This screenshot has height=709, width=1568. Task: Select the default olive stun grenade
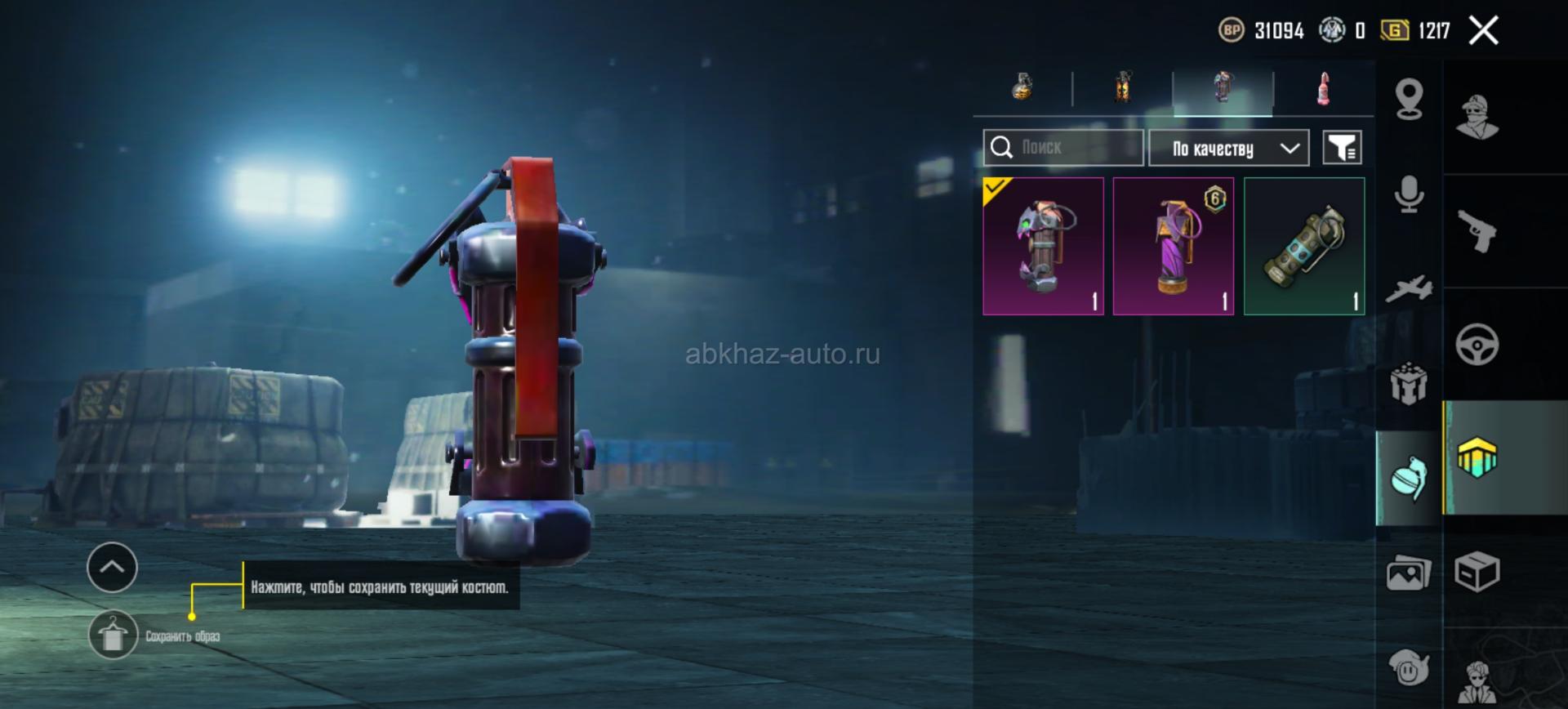tap(1304, 246)
